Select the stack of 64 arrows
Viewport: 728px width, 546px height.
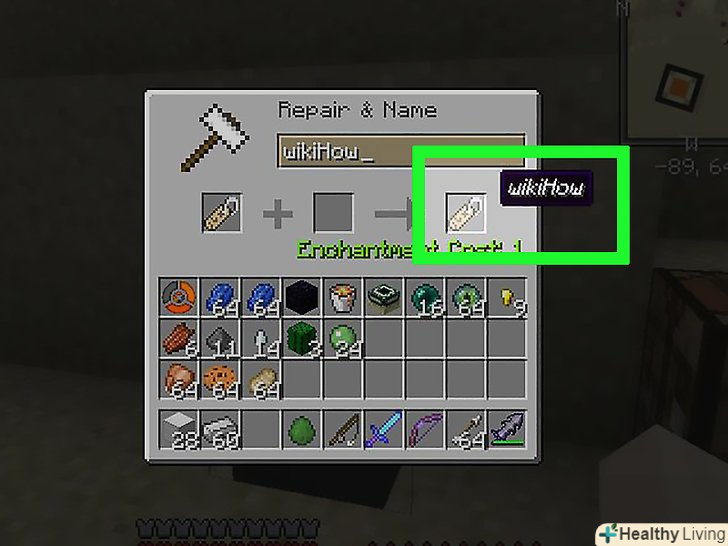coord(465,431)
